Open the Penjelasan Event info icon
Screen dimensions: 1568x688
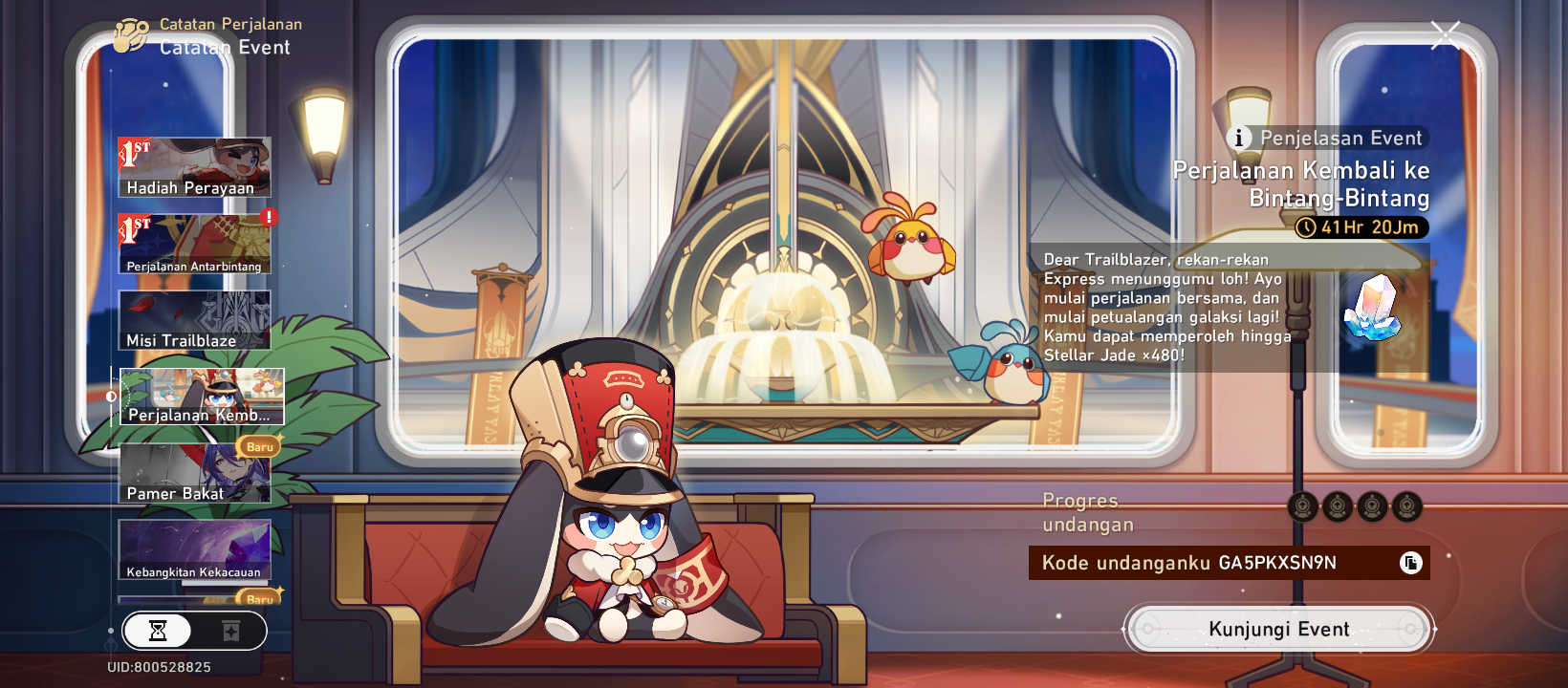point(1239,138)
